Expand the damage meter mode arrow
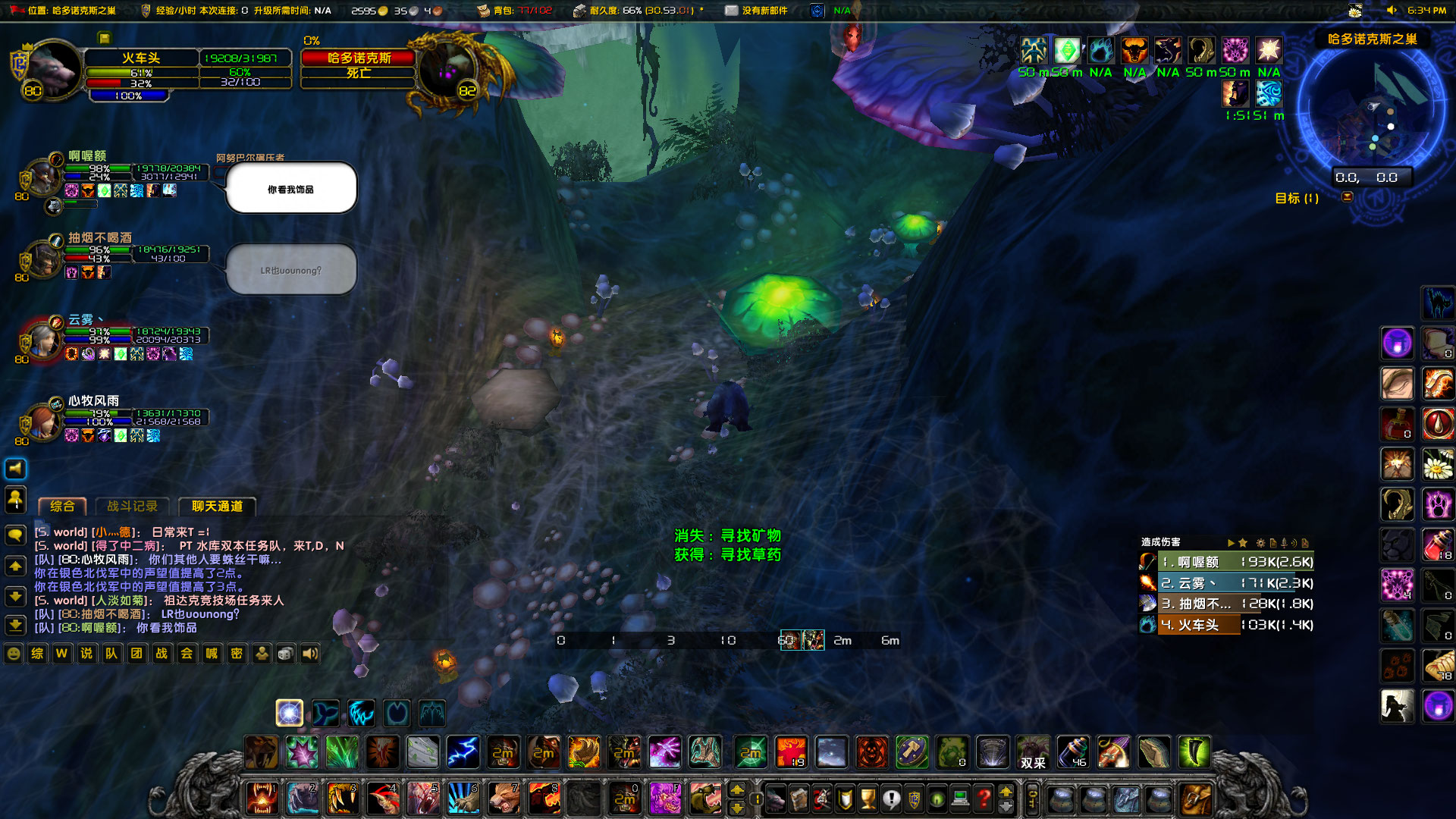 coord(1231,543)
